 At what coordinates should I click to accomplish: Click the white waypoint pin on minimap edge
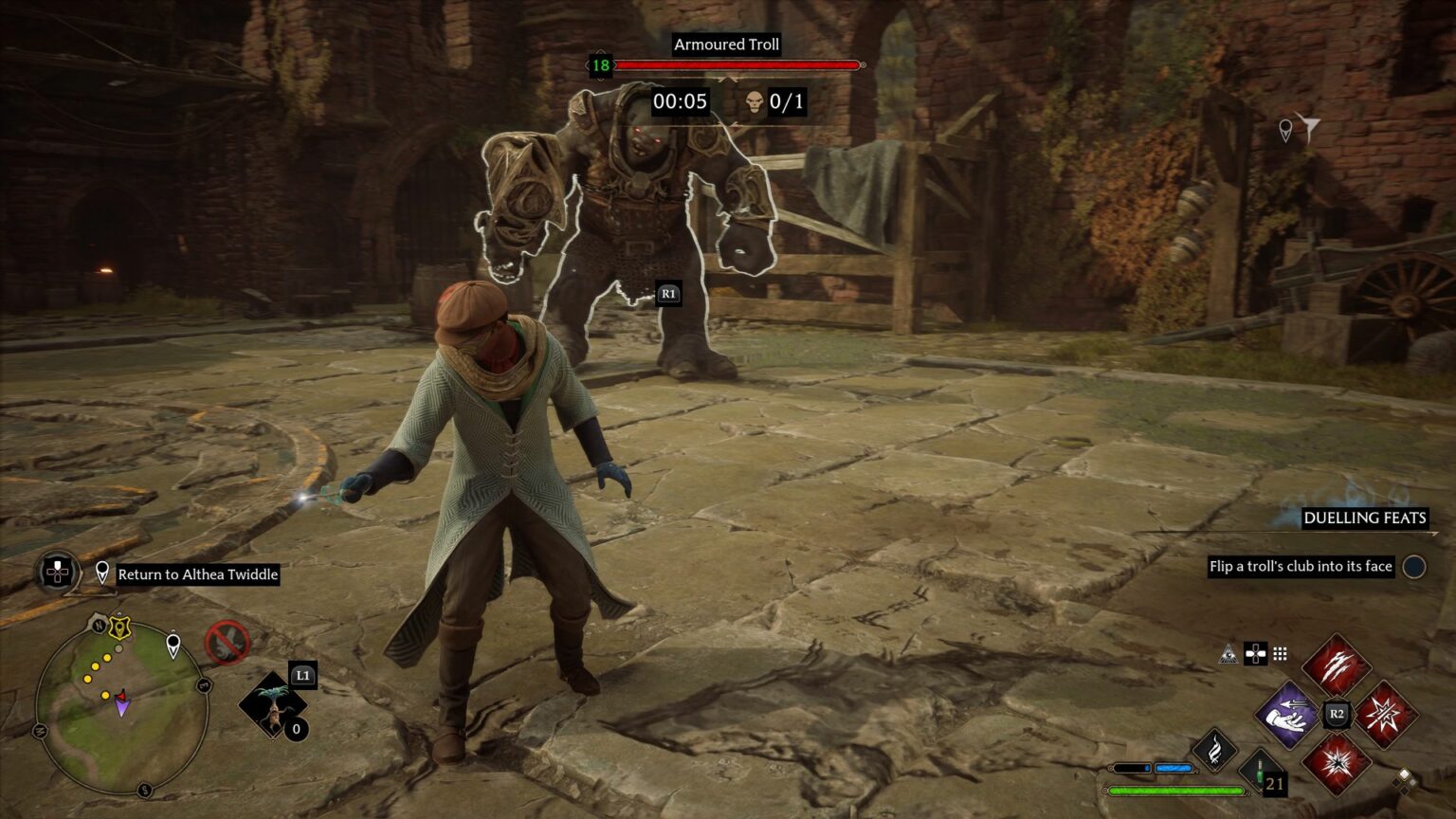173,645
